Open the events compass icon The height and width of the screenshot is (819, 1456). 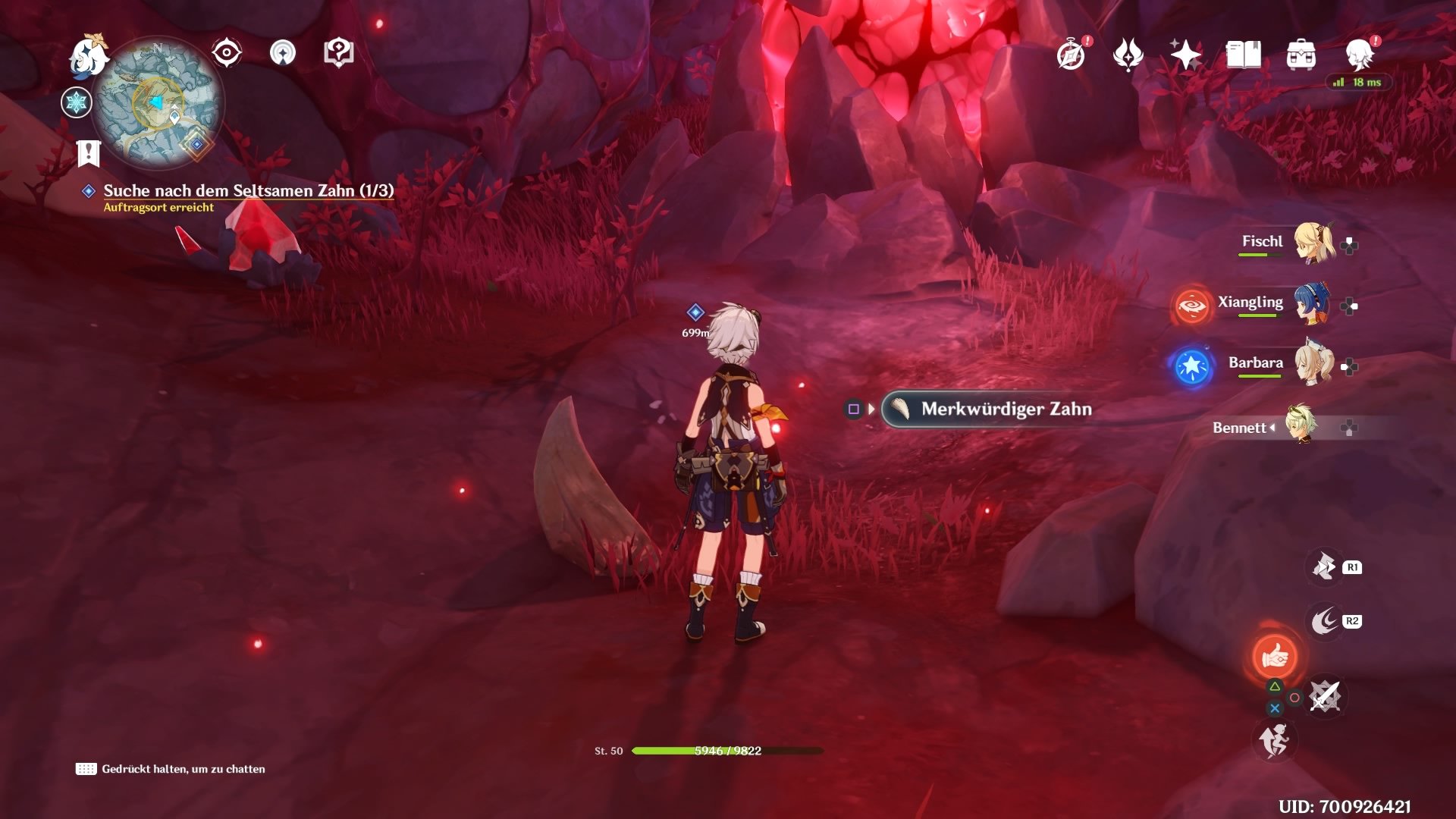1071,55
